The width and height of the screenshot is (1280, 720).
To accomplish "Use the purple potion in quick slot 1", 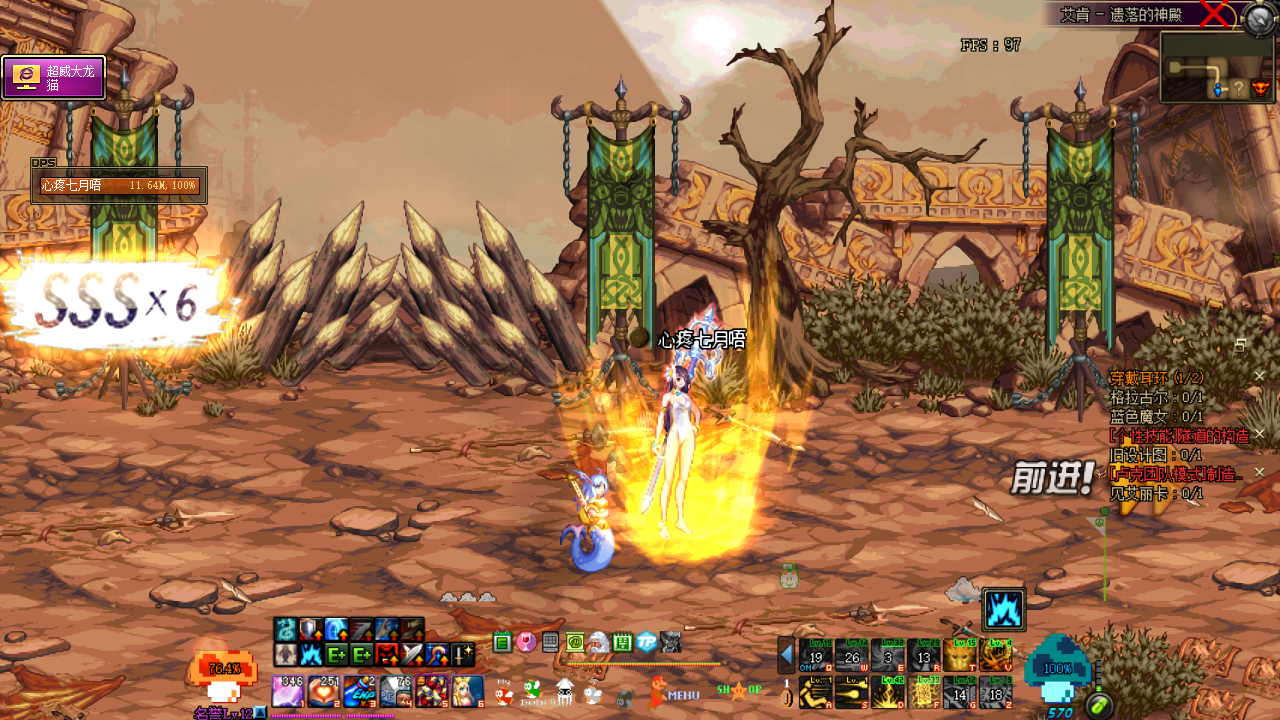I will (288, 691).
